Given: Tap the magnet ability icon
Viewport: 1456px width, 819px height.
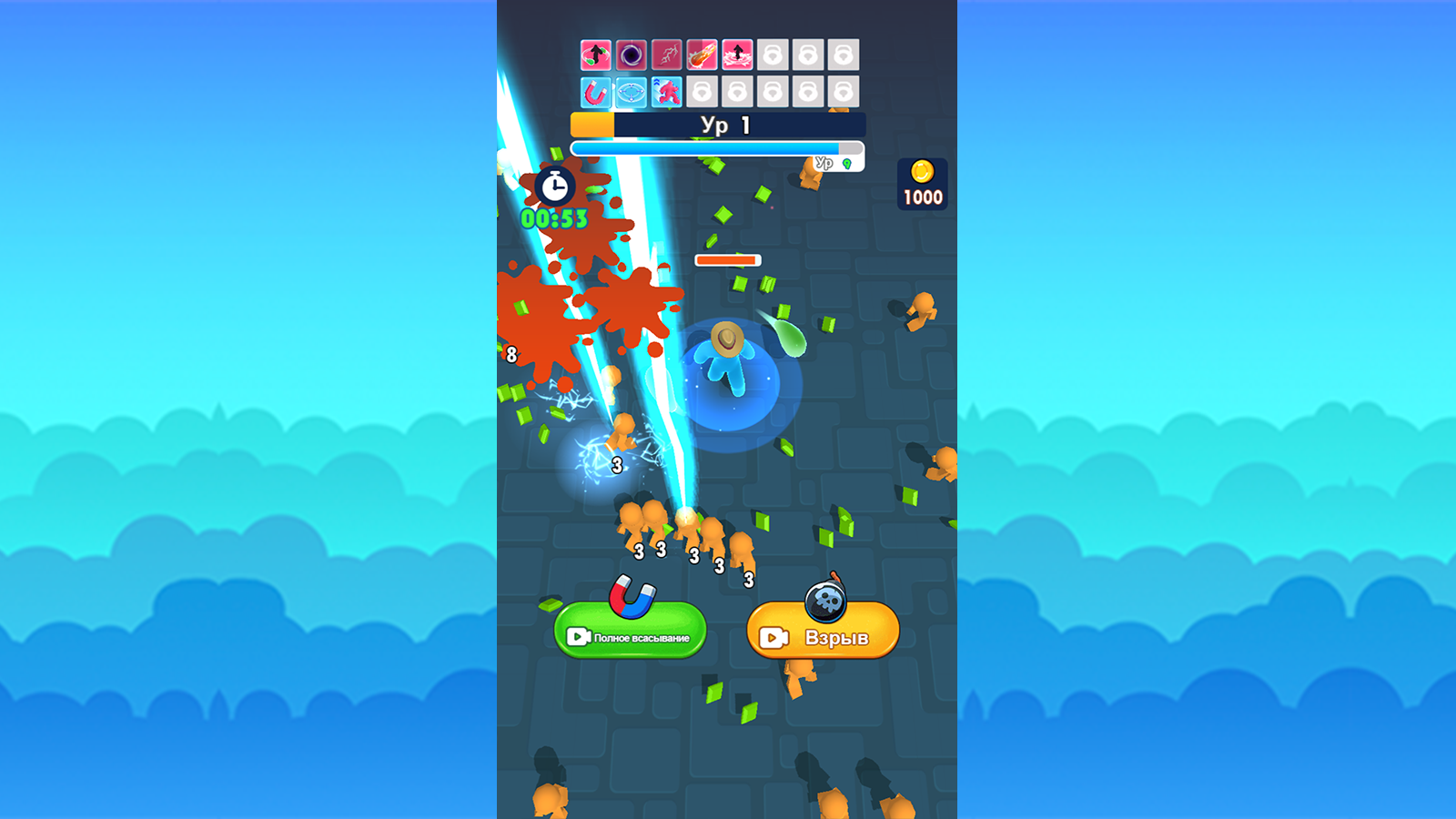Looking at the screenshot, I should coord(596,91).
